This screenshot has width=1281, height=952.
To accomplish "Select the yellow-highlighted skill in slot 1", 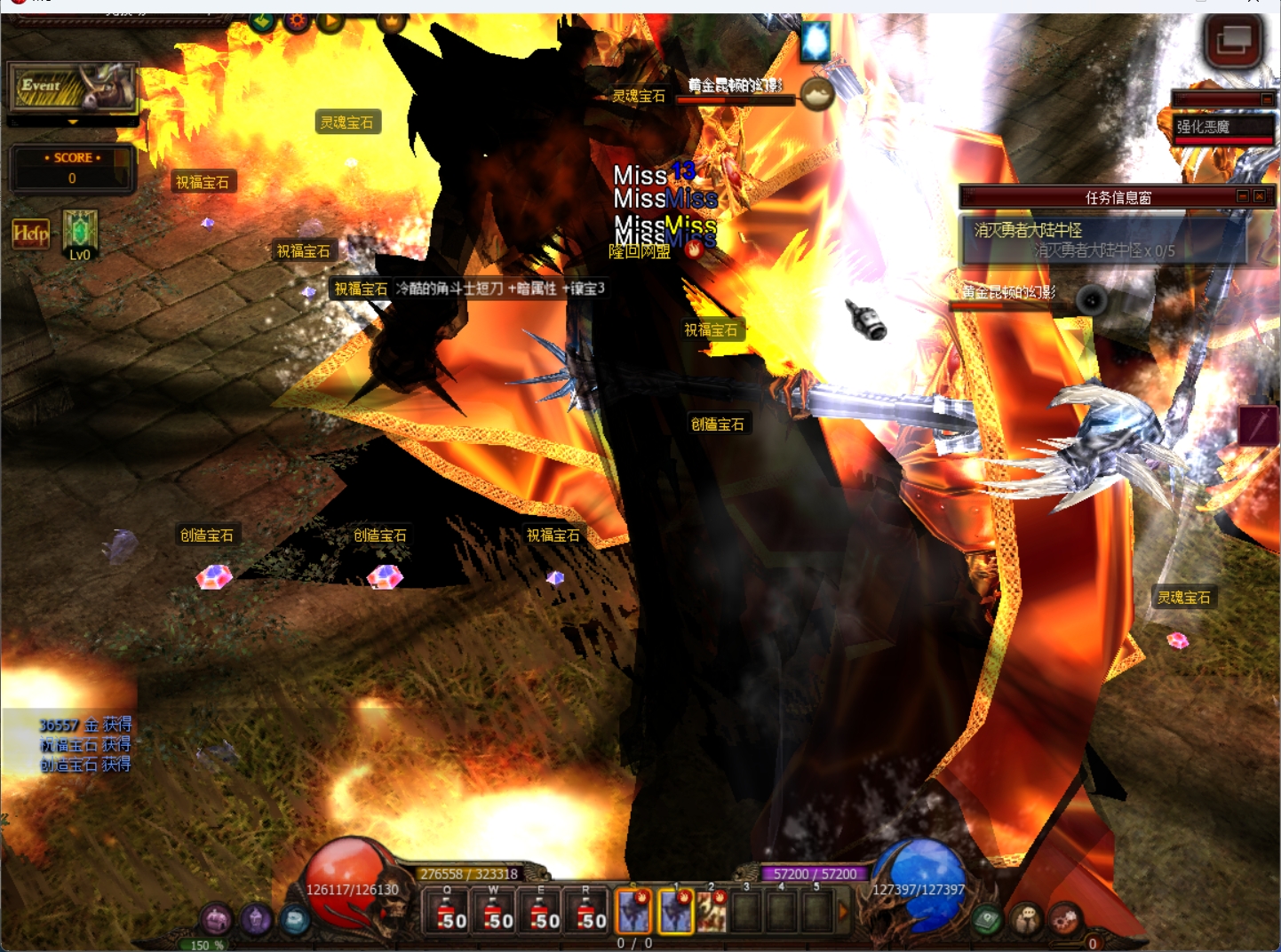I will [676, 912].
